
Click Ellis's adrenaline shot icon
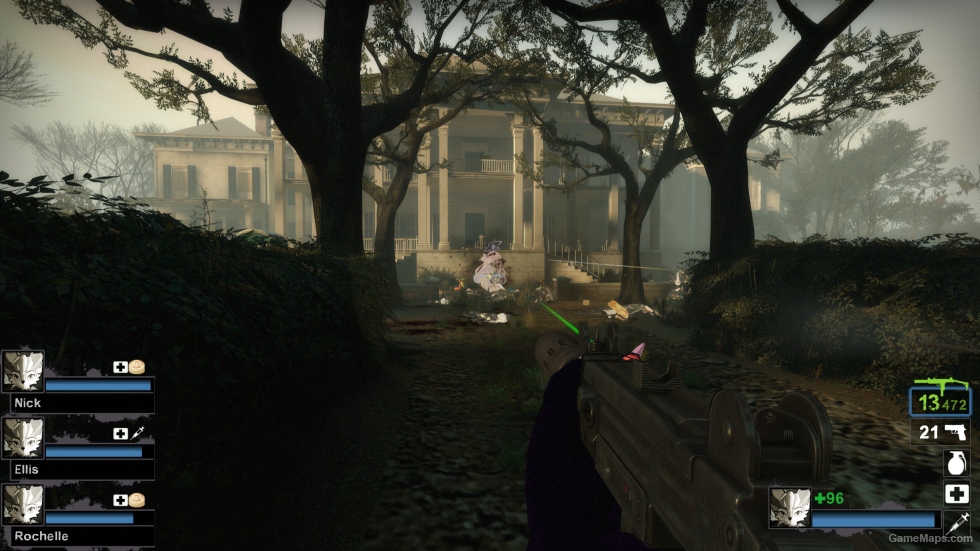pyautogui.click(x=137, y=433)
